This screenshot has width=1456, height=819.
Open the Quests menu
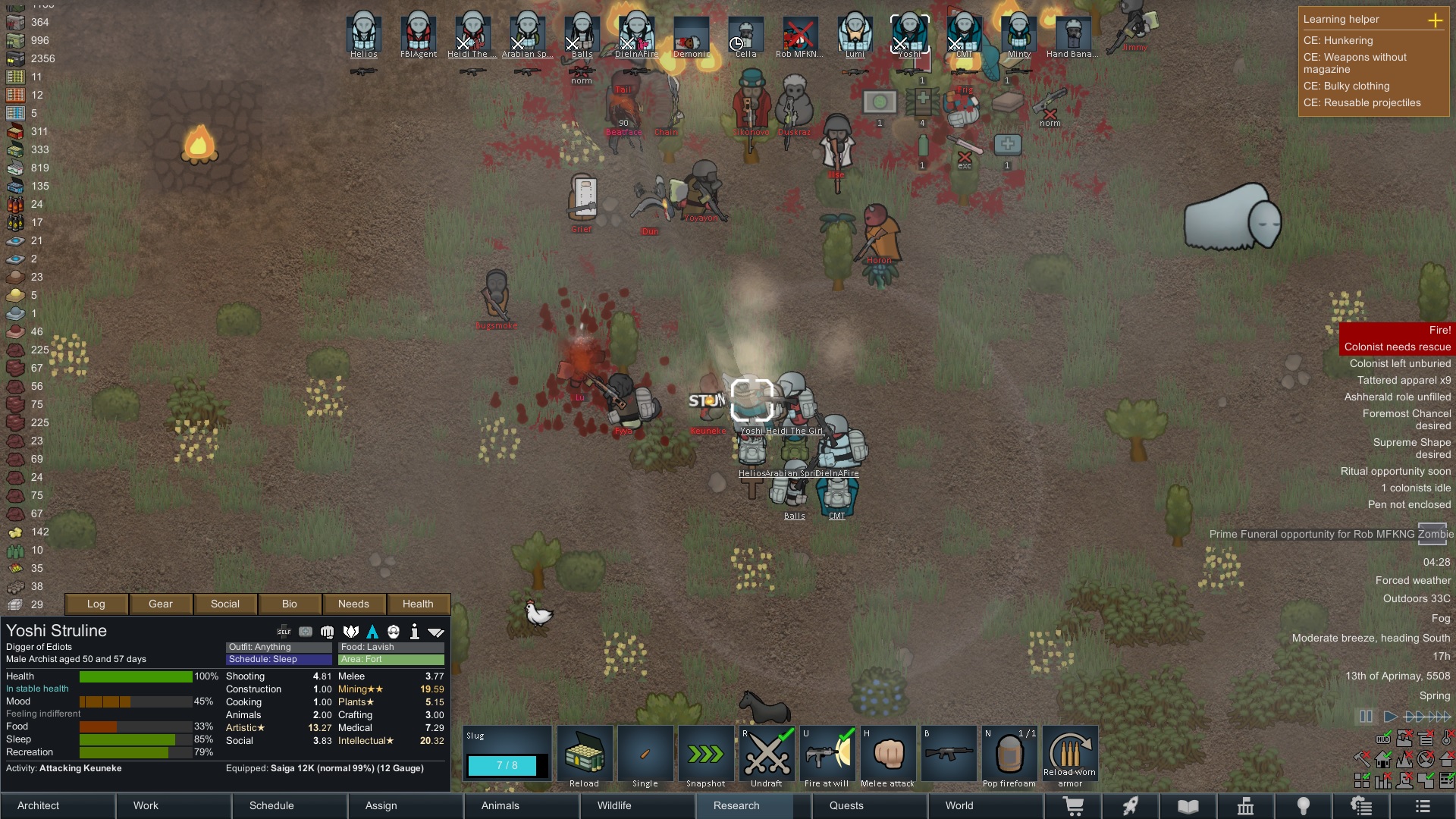[846, 805]
